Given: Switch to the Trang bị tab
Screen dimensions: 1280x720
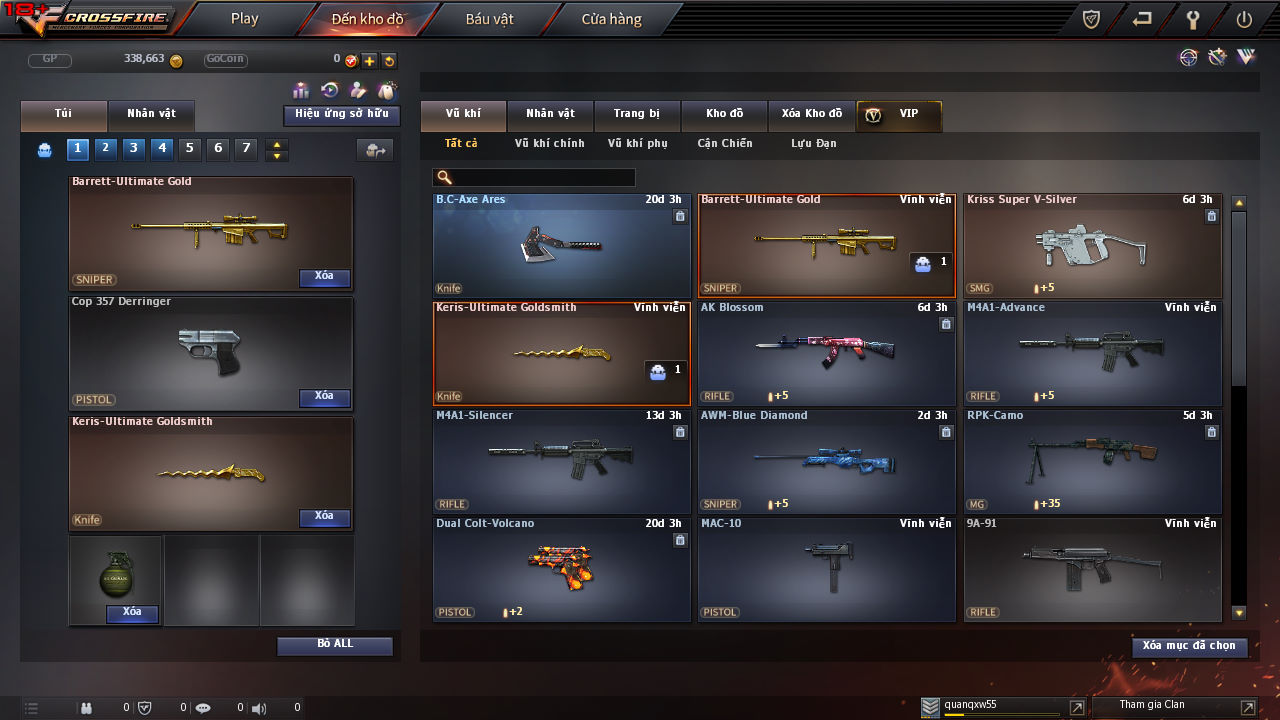Looking at the screenshot, I should [x=636, y=114].
